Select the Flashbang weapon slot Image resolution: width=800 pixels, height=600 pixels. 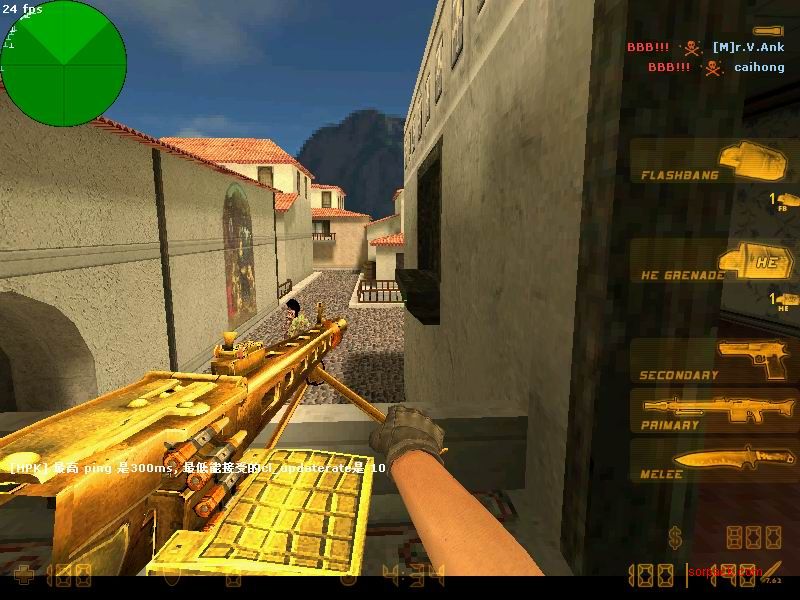[x=714, y=163]
